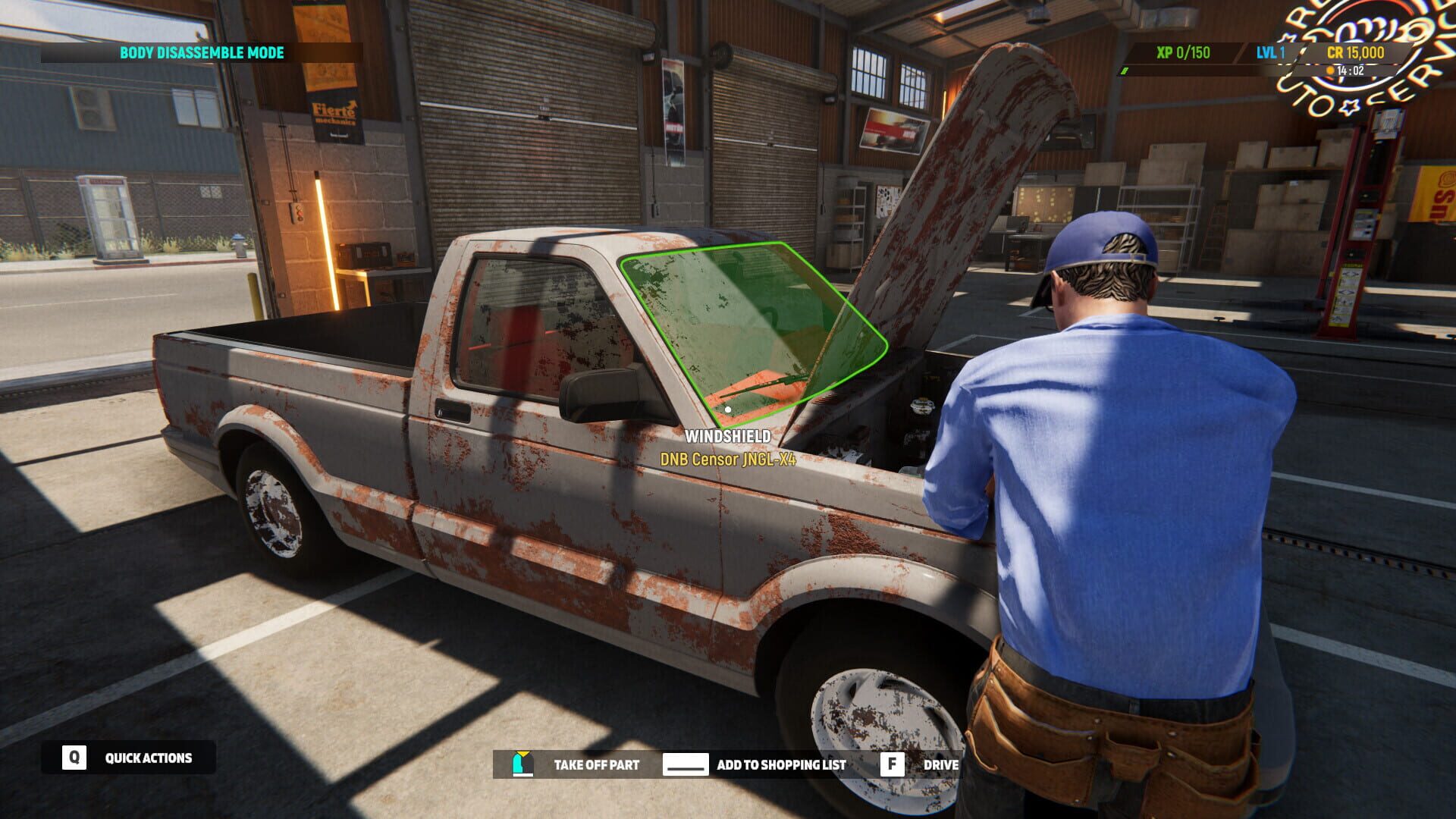The width and height of the screenshot is (1456, 819).
Task: Click the Body Disassemble Mode tab label
Action: 201,54
